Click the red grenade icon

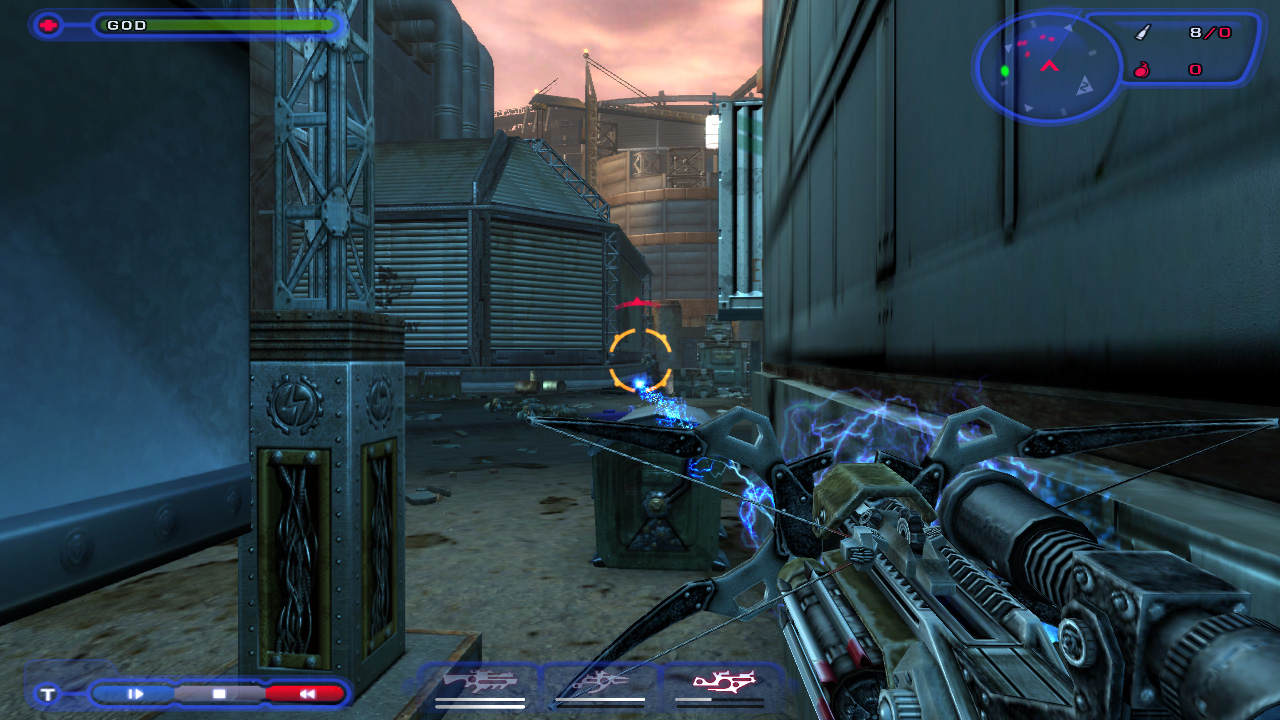1142,70
